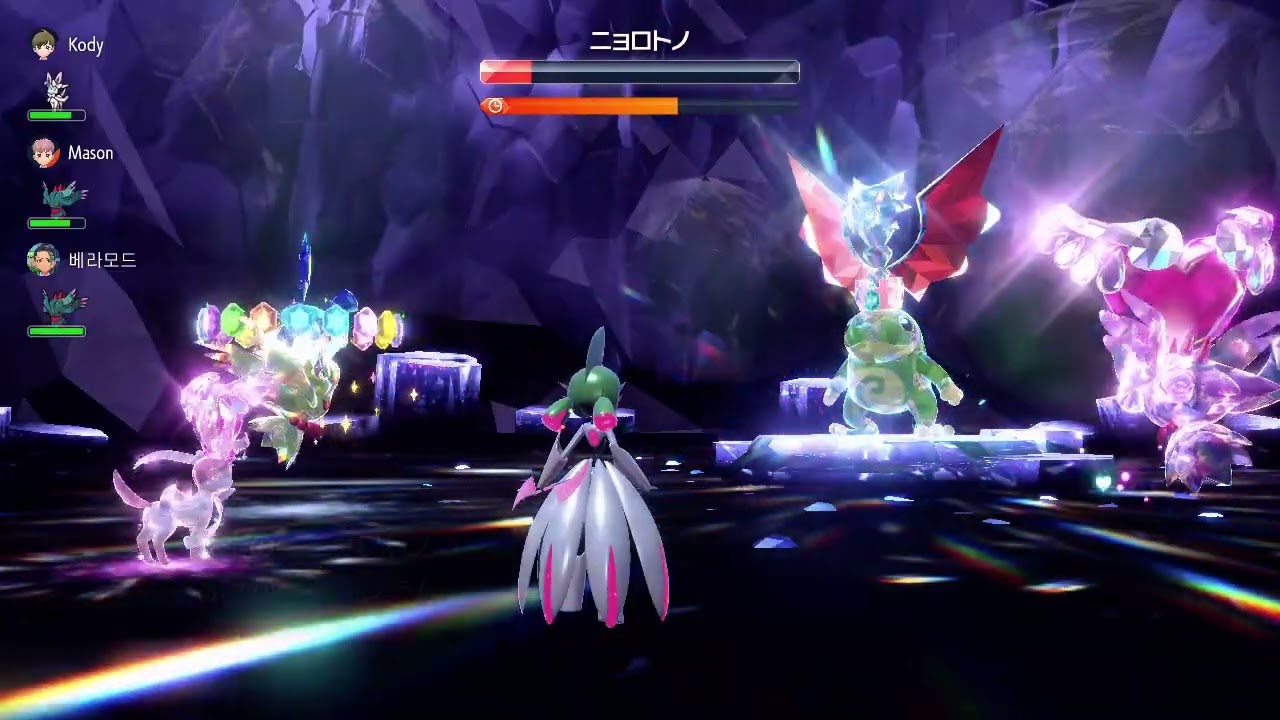The image size is (1280, 720).
Task: Click the Kody player name text
Action: pos(88,45)
